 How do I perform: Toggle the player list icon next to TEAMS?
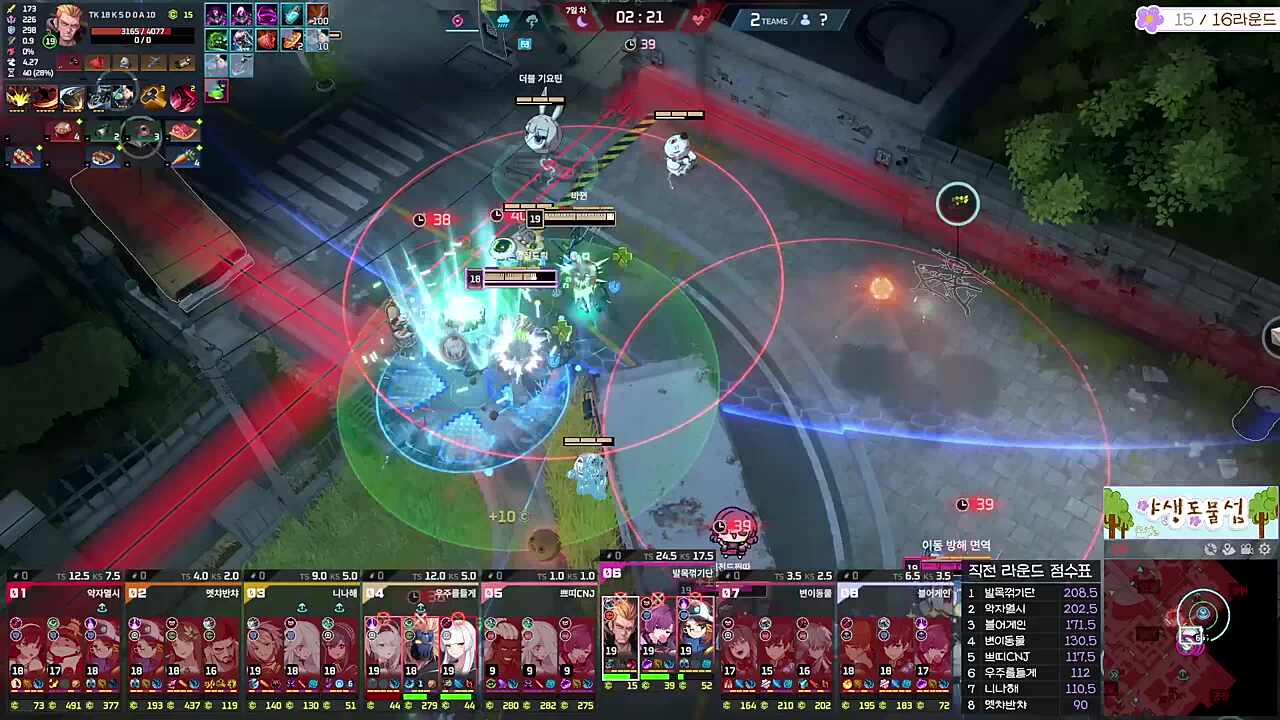(805, 20)
